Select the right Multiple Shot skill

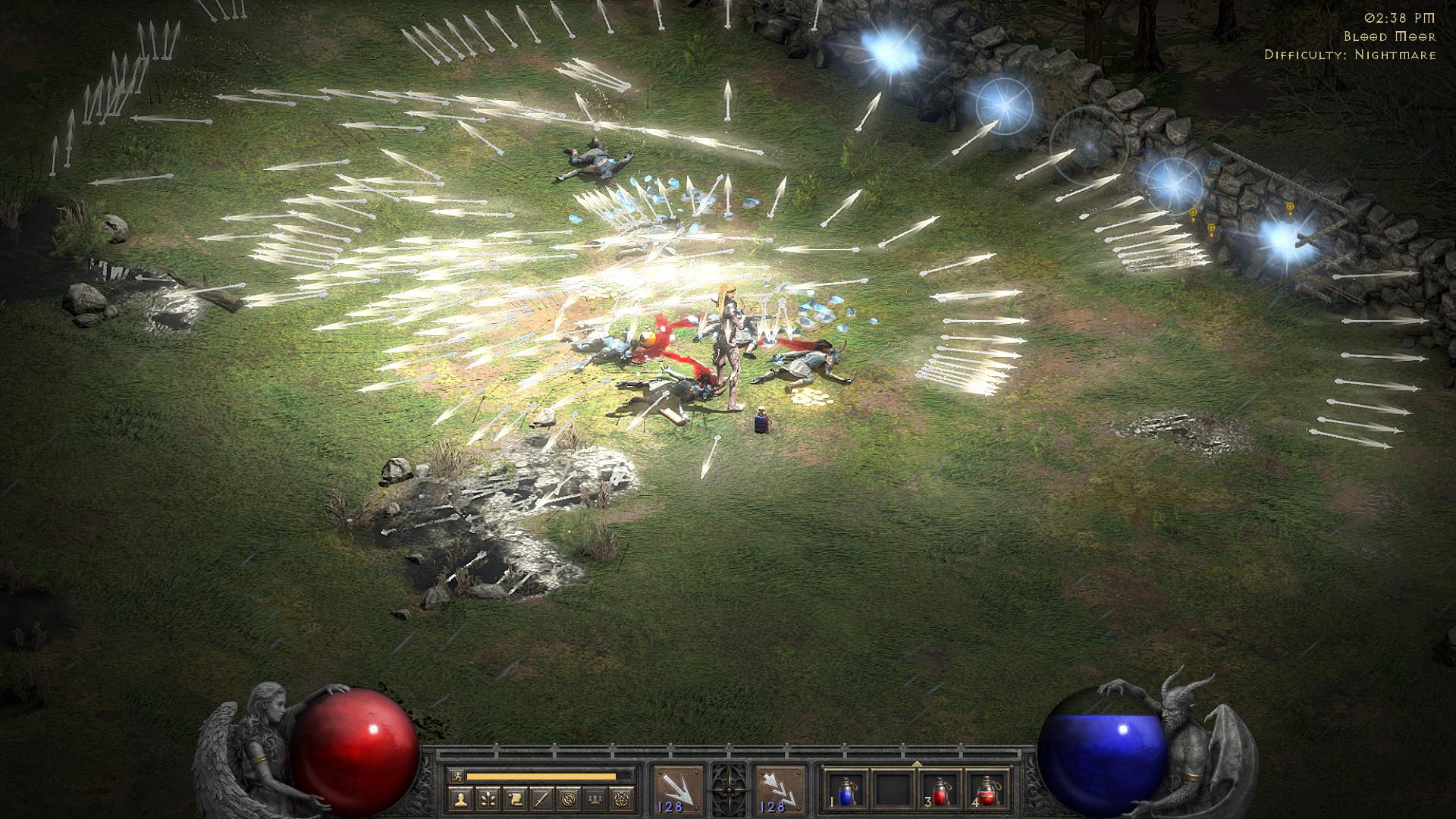[x=781, y=789]
